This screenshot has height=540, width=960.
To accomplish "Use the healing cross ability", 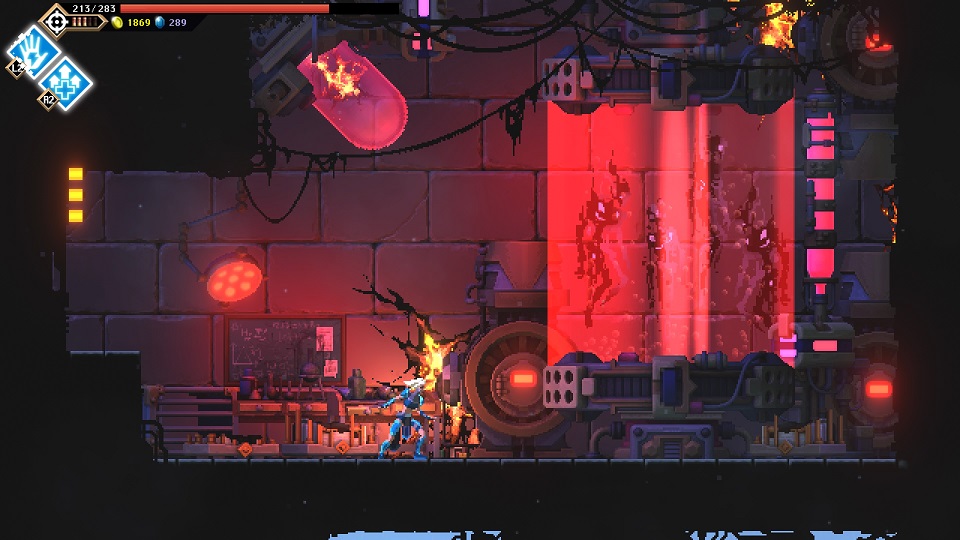I will click(x=66, y=79).
